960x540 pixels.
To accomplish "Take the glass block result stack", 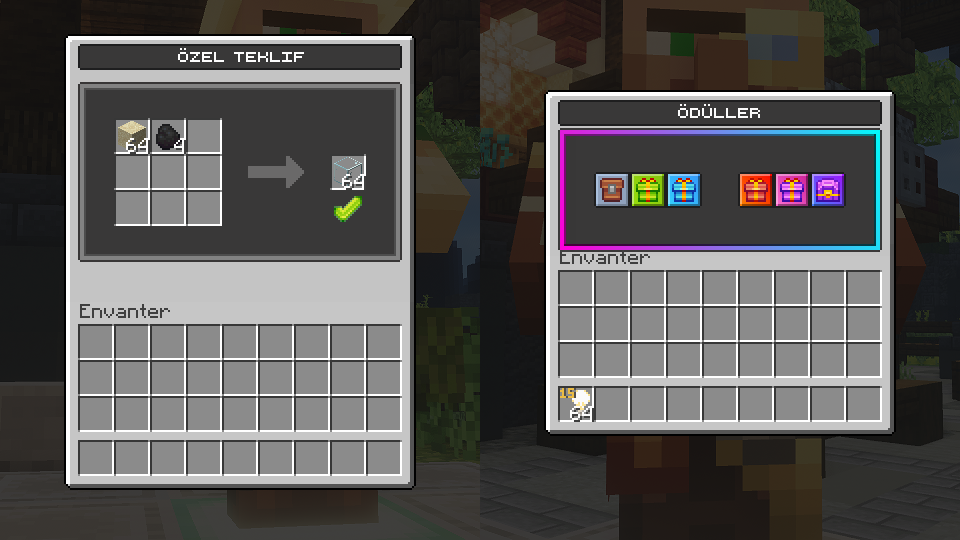I will coord(349,172).
